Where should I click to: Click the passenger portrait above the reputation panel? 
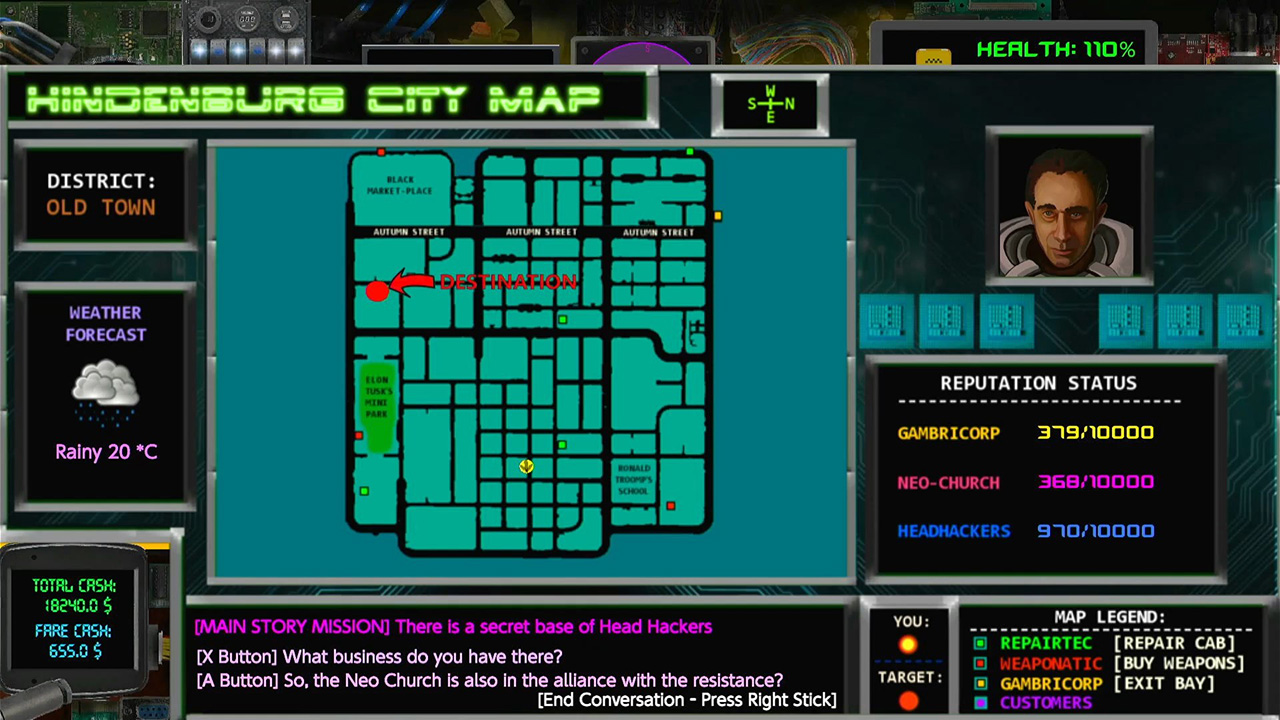click(x=1068, y=205)
